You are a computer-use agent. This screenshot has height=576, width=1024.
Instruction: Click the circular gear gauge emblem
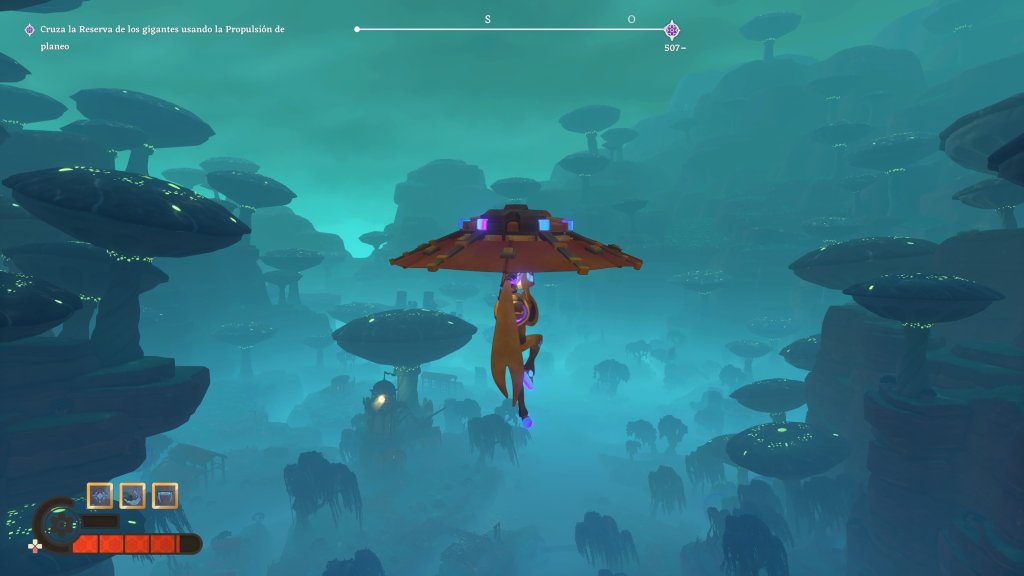(60, 524)
